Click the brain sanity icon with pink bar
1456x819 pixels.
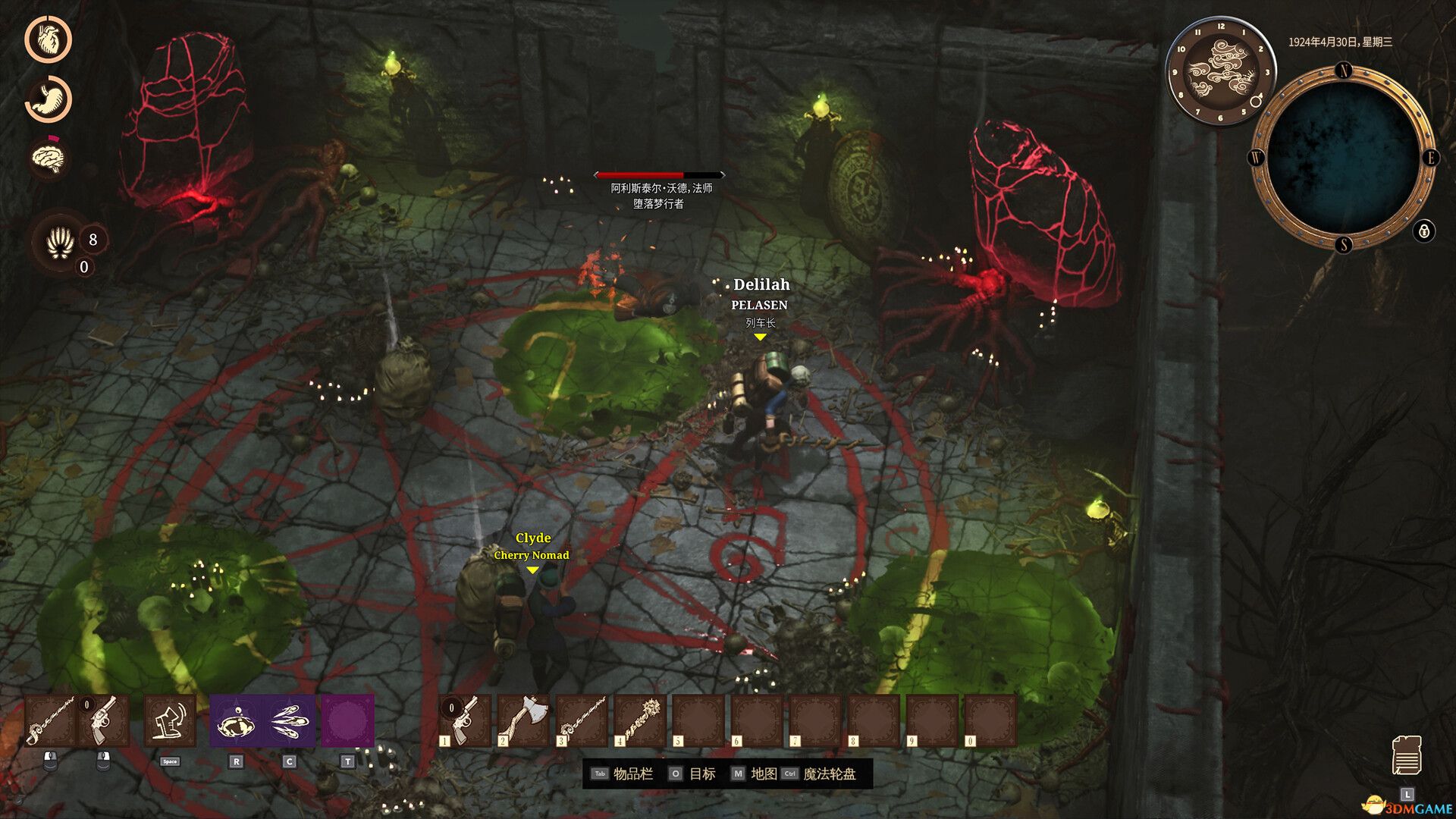48,157
